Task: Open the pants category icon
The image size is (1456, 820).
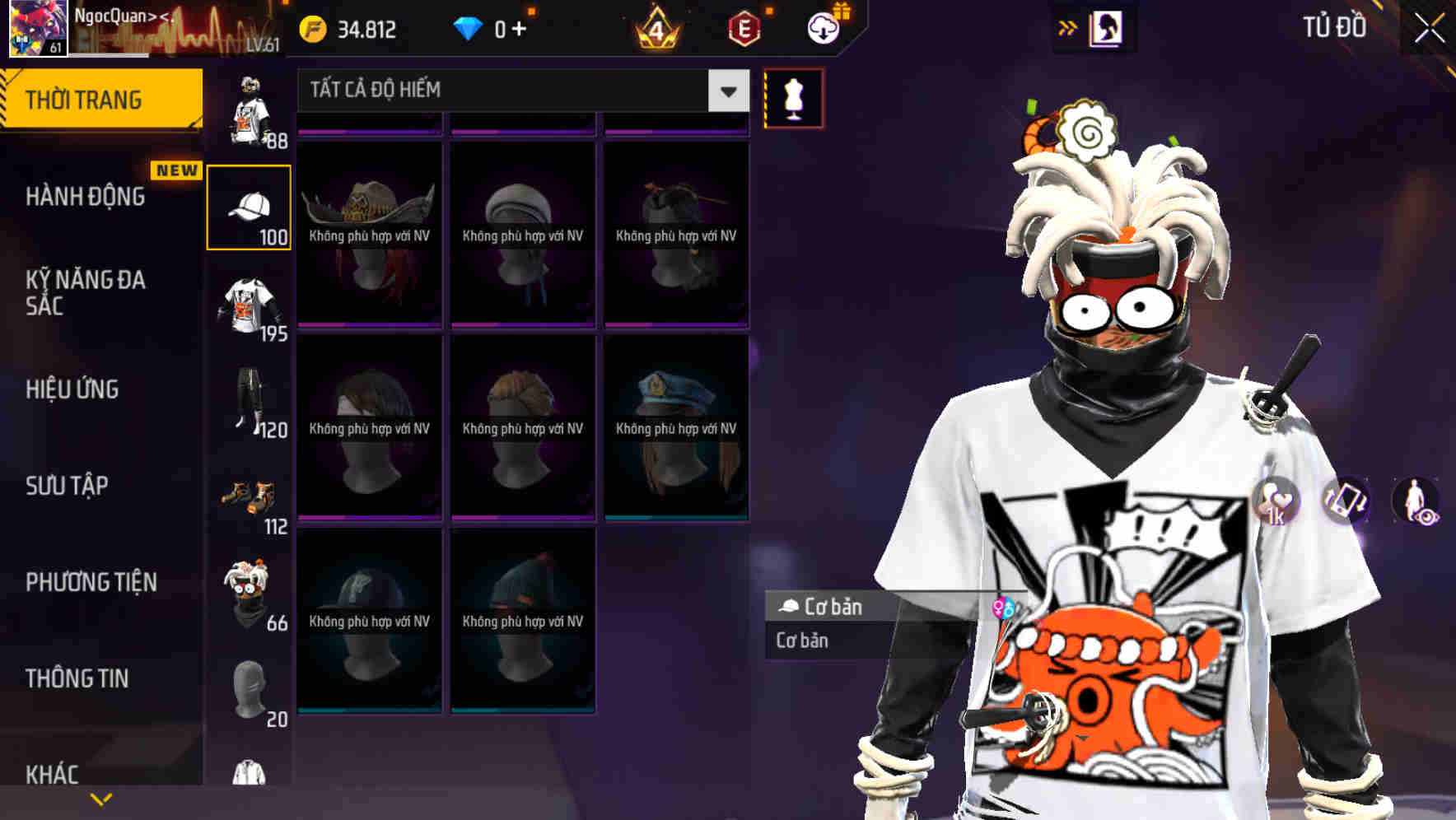Action: pyautogui.click(x=247, y=399)
